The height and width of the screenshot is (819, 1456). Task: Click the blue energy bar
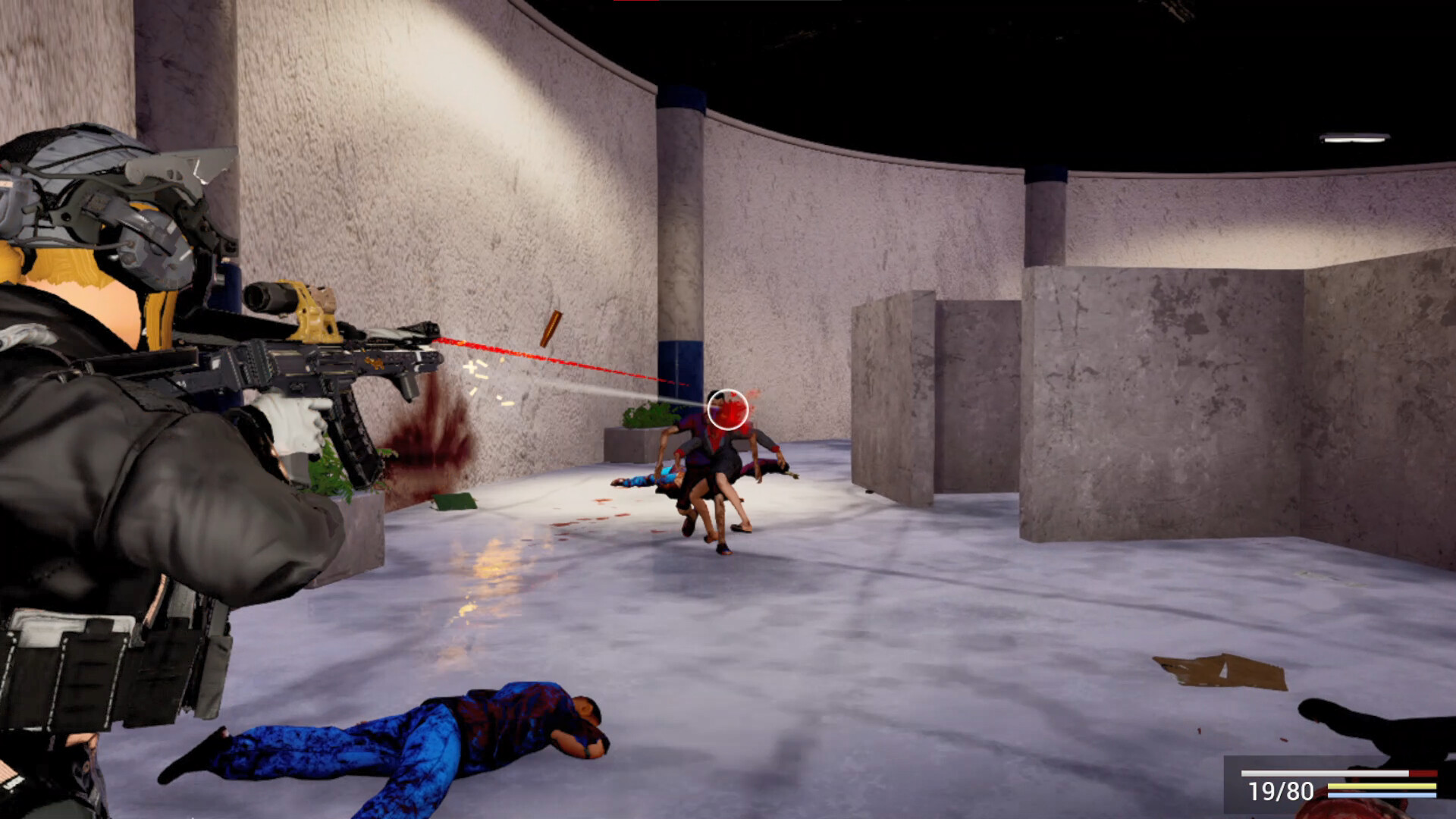[1382, 794]
